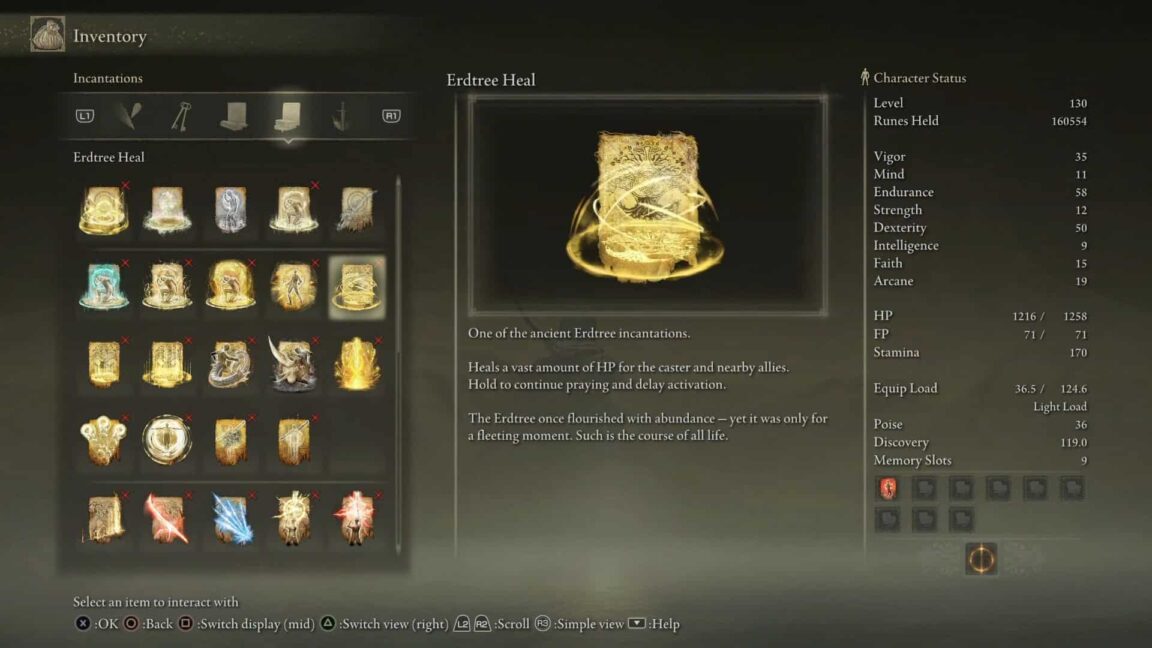Pick the beast claw incantation slot

(x=293, y=363)
